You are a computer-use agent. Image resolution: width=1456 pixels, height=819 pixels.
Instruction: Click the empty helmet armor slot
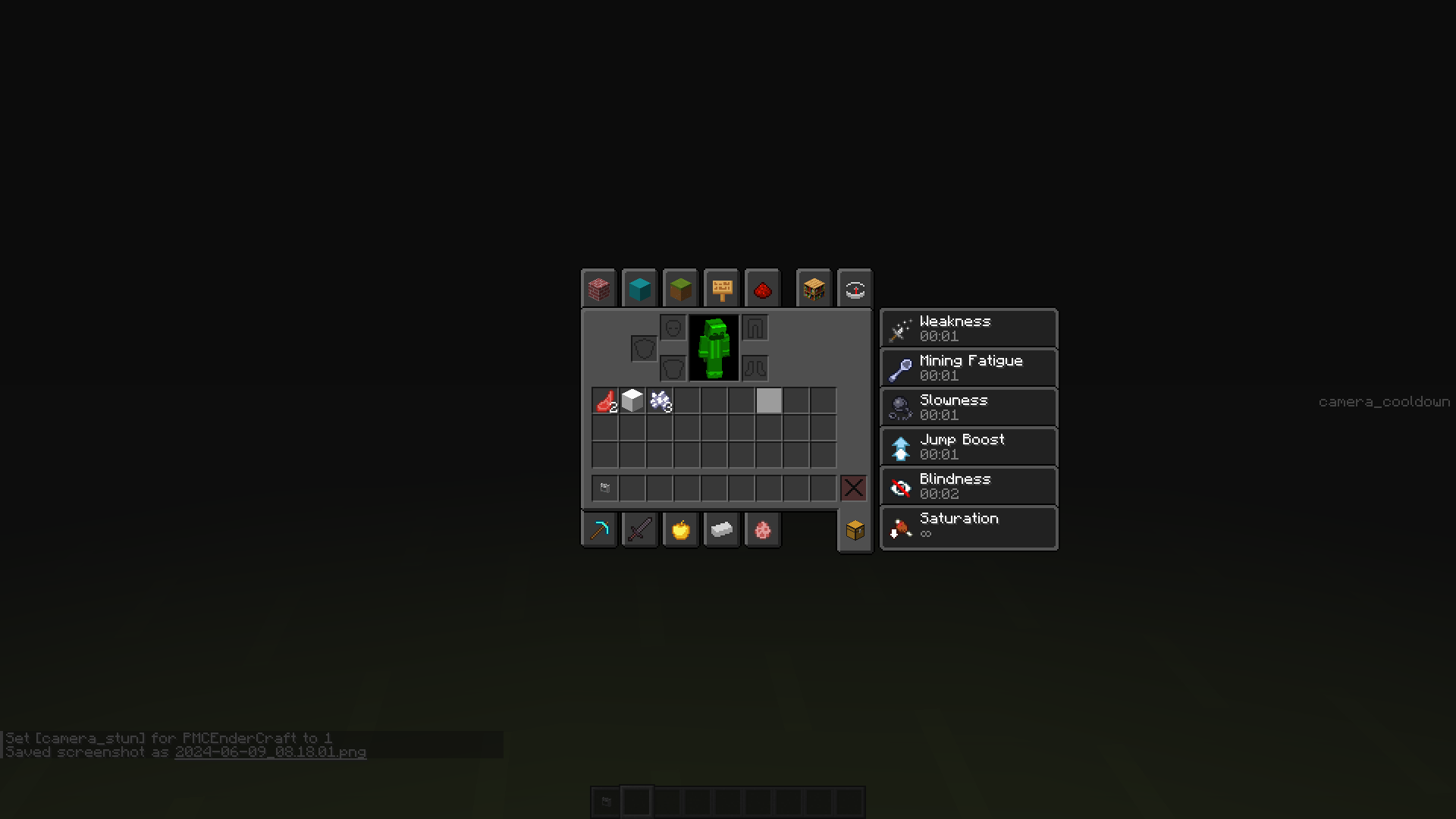click(x=673, y=328)
